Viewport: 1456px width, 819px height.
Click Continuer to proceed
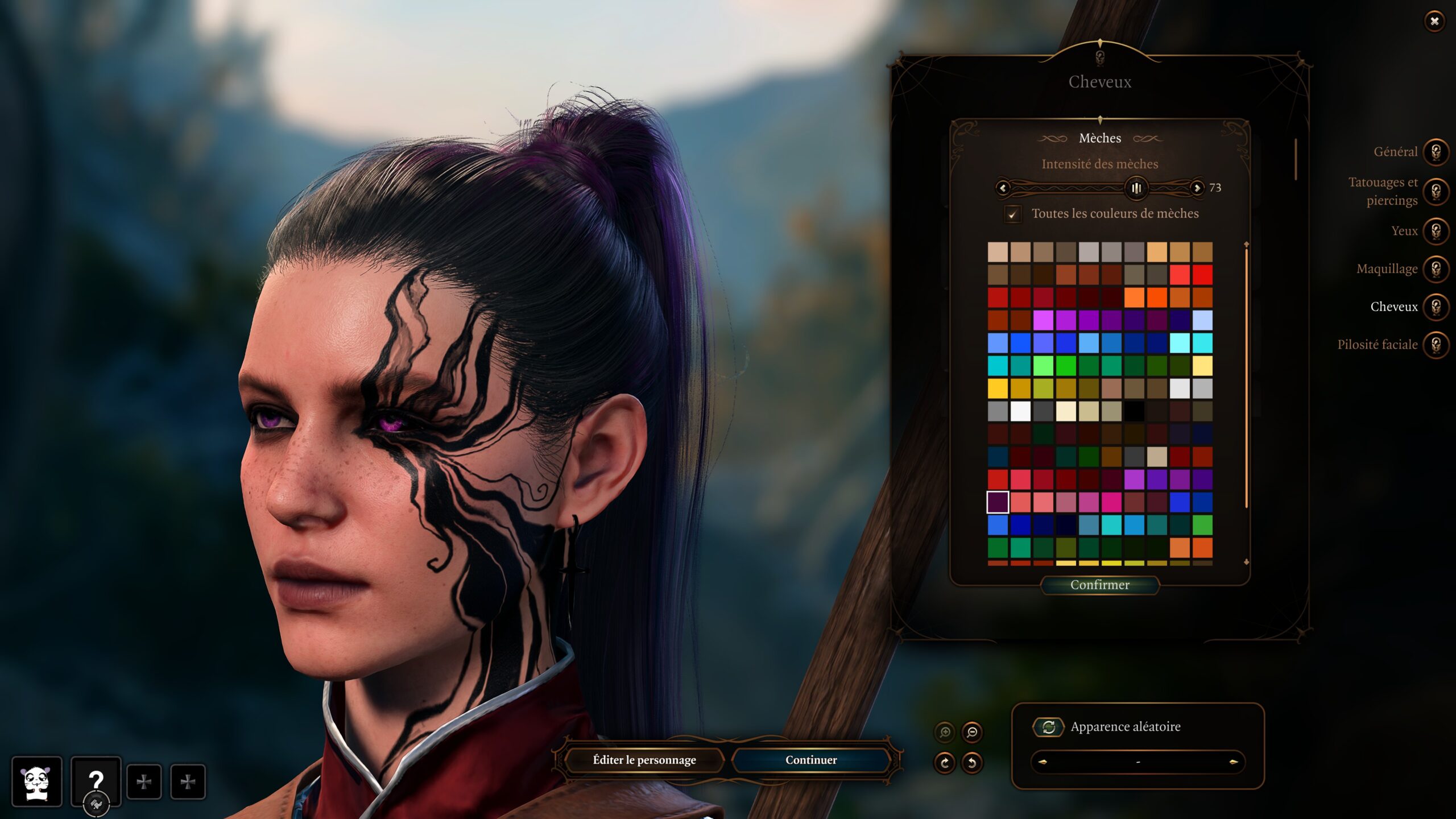[x=810, y=760]
